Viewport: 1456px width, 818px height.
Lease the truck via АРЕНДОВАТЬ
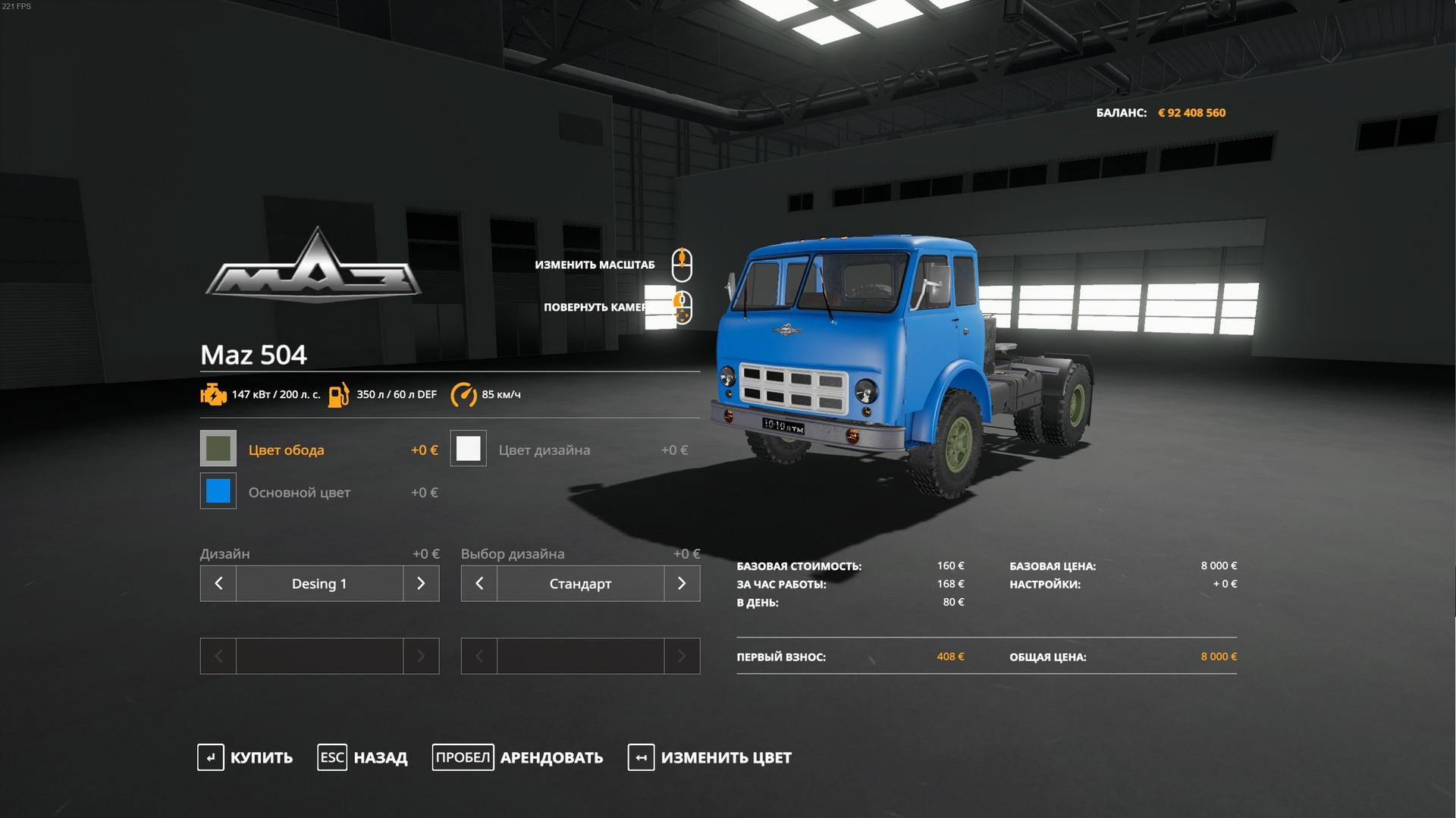[518, 757]
